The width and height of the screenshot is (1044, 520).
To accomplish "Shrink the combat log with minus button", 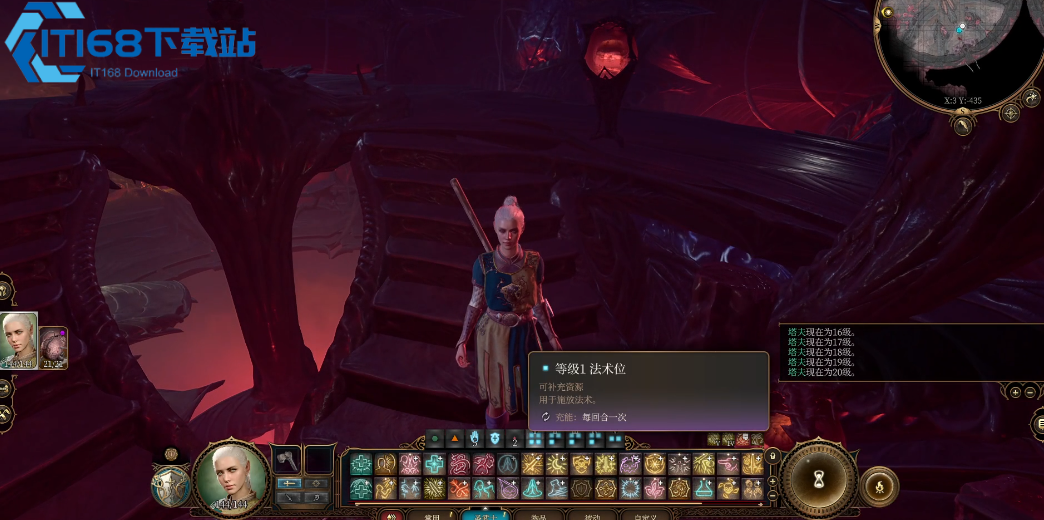I will (x=1028, y=392).
